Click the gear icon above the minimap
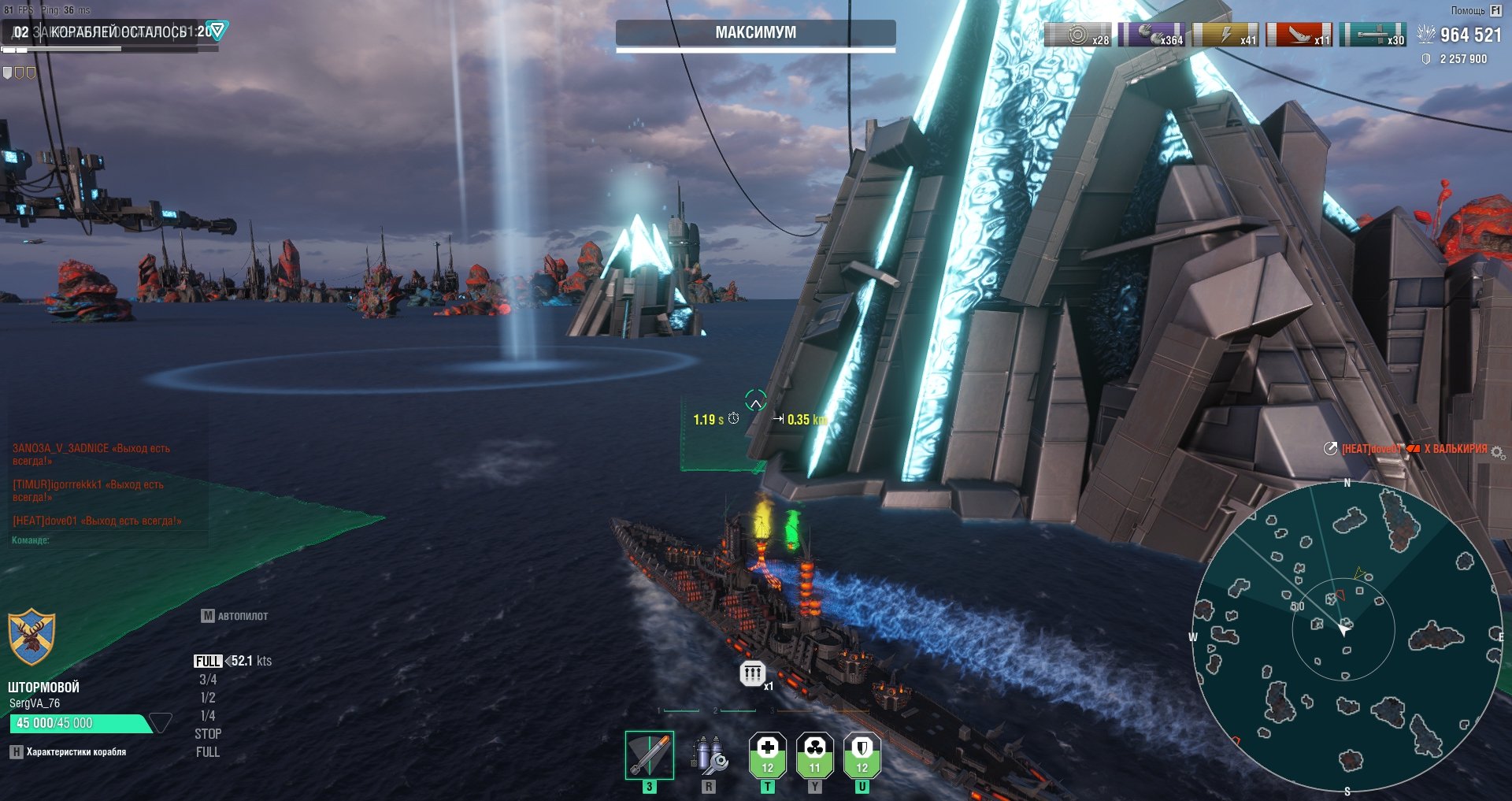Screen dimensions: 1512x801 coord(1497,452)
